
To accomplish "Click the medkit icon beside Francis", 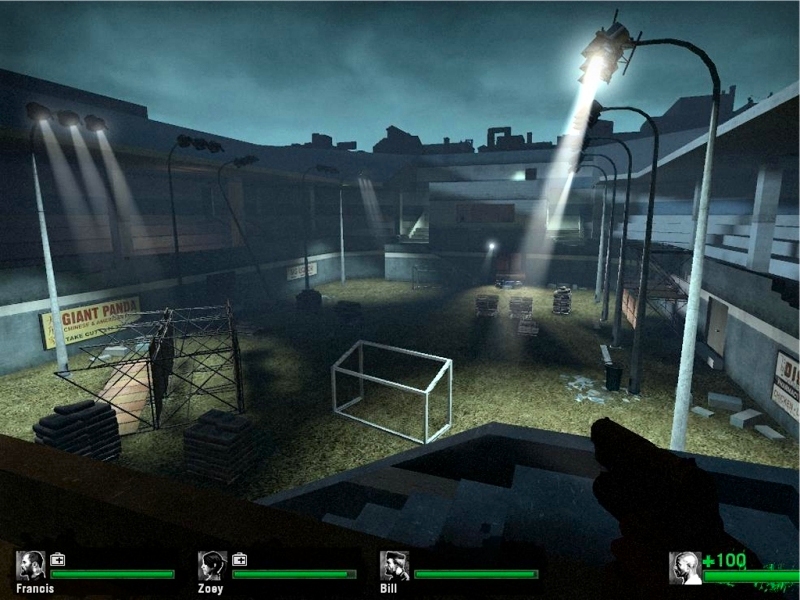I will click(x=58, y=559).
